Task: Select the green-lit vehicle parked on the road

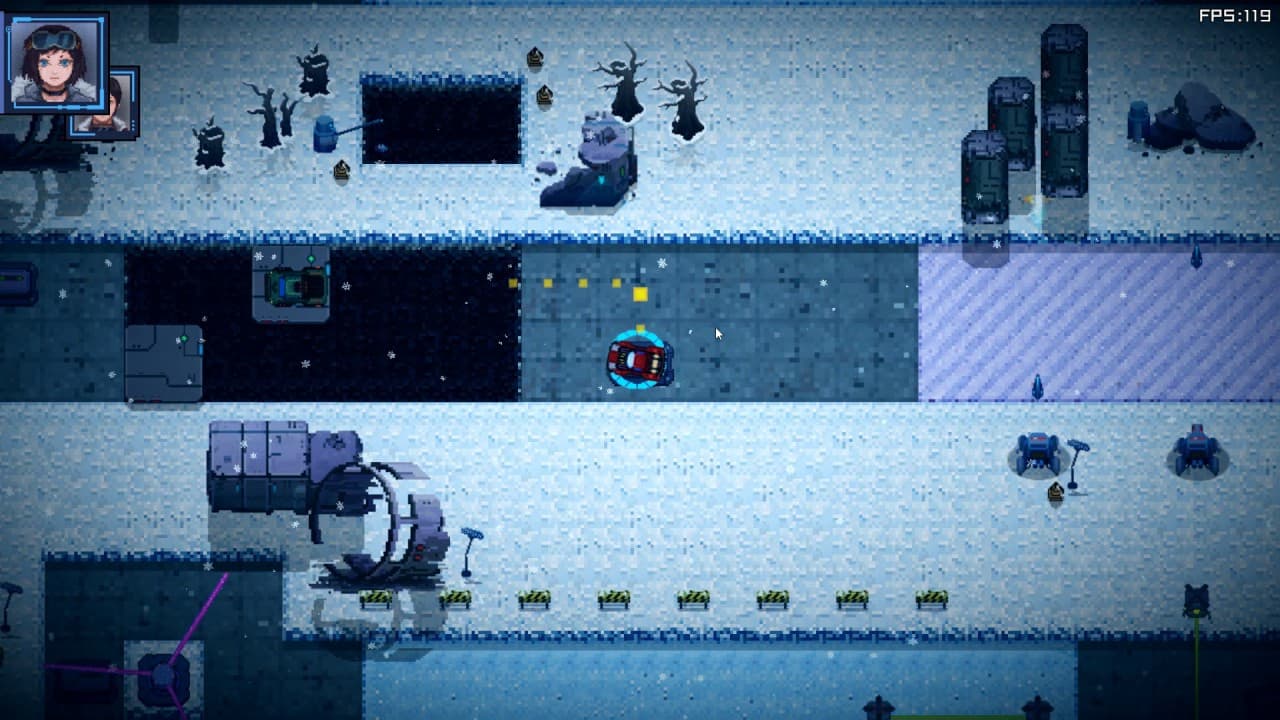Action: 297,287
